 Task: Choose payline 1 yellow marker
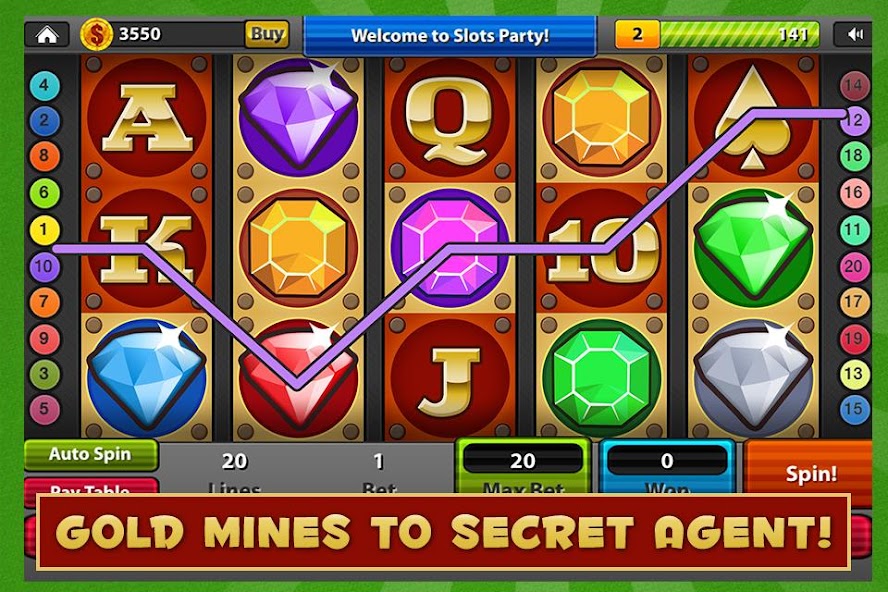coord(43,231)
